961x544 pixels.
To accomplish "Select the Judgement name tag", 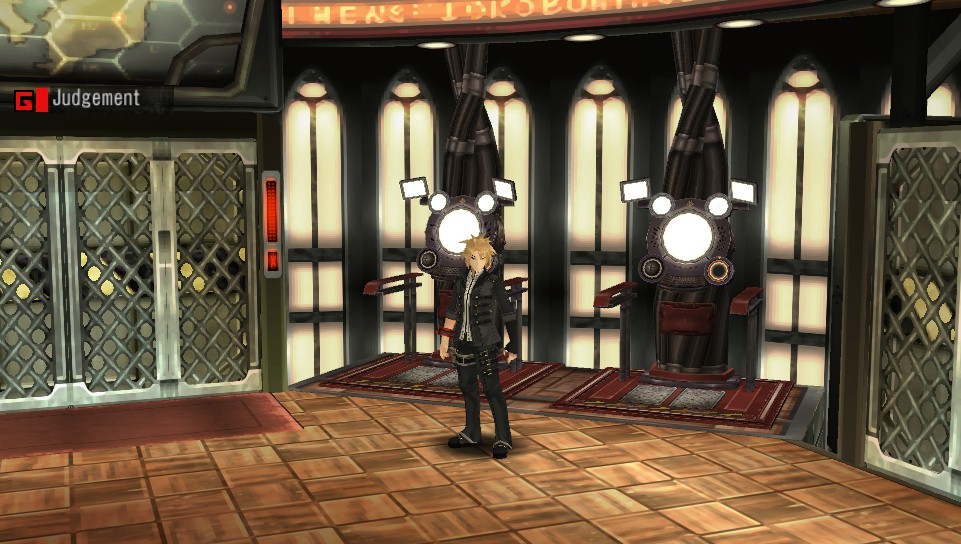I will pos(95,99).
